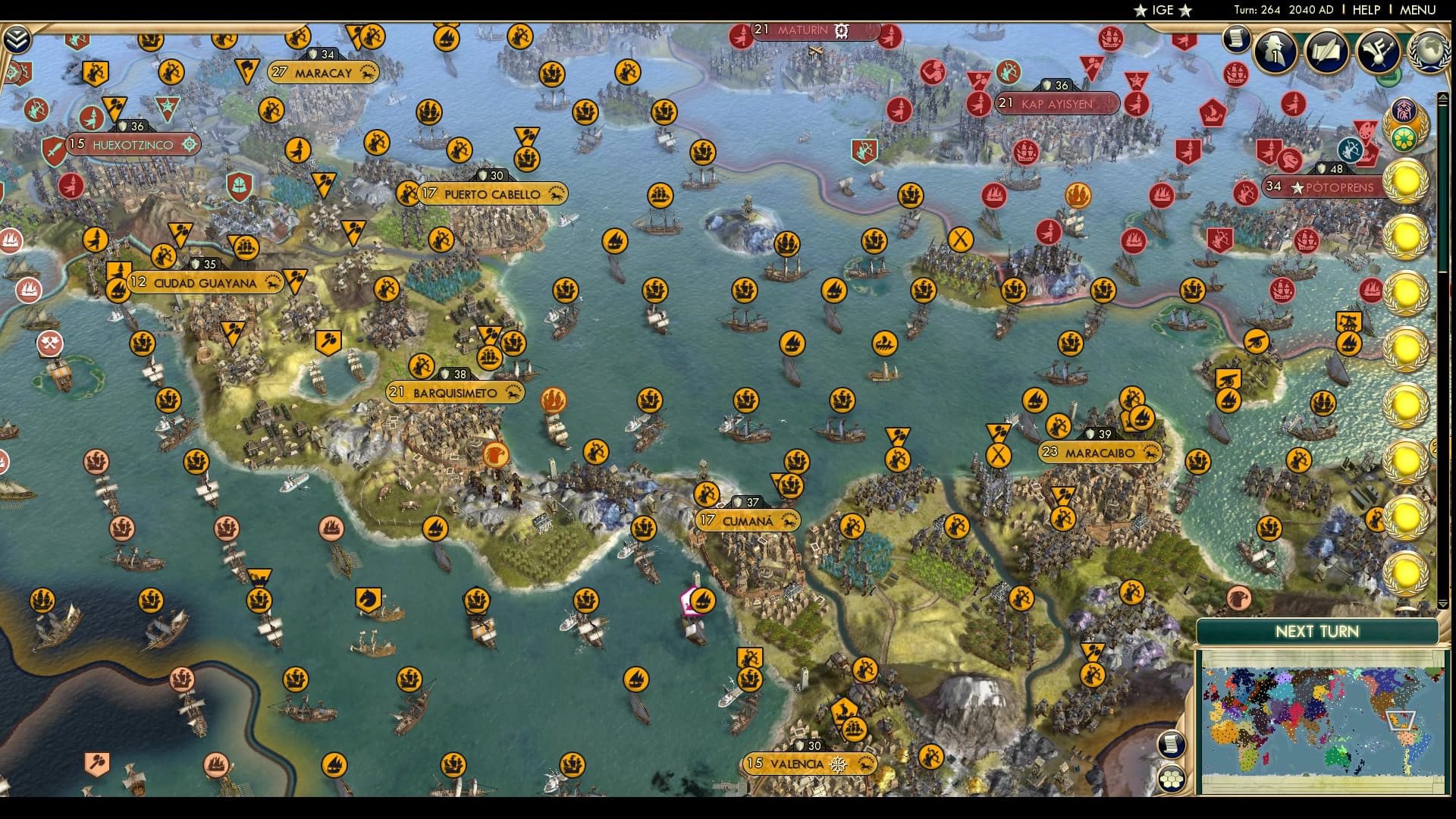Open the purple faith icon above the gold bubbles
The image size is (1456, 819).
[1404, 111]
